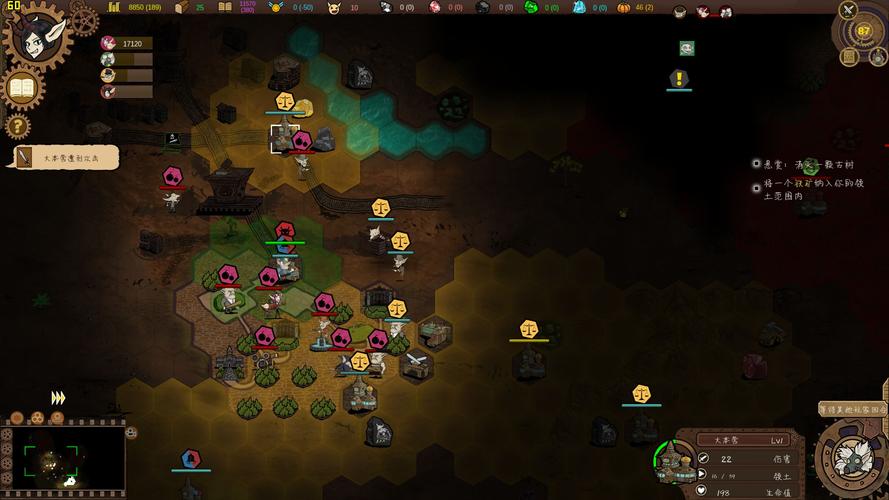Screen dimensions: 889x500
Task: Open the scroll document button
Action: [848, 57]
